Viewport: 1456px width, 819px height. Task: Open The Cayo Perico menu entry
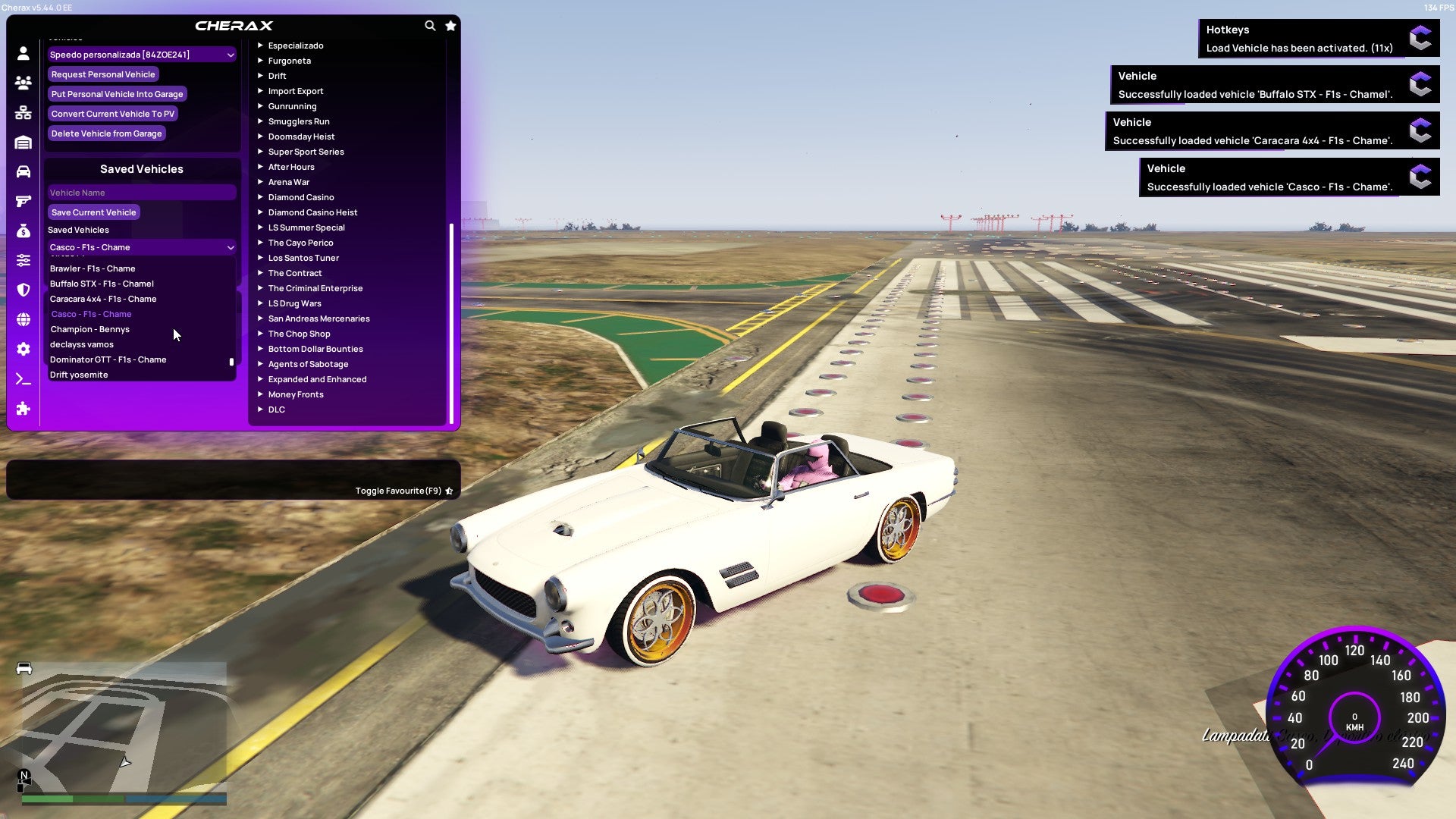coord(300,243)
